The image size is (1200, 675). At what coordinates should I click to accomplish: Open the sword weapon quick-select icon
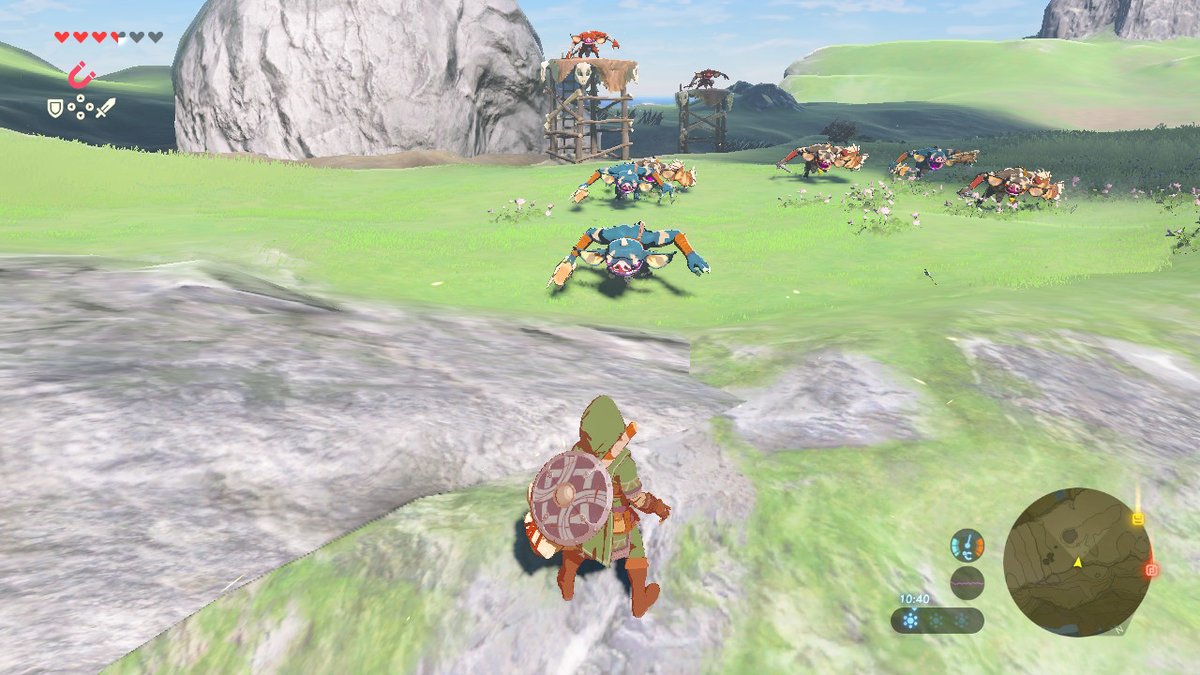click(x=105, y=105)
